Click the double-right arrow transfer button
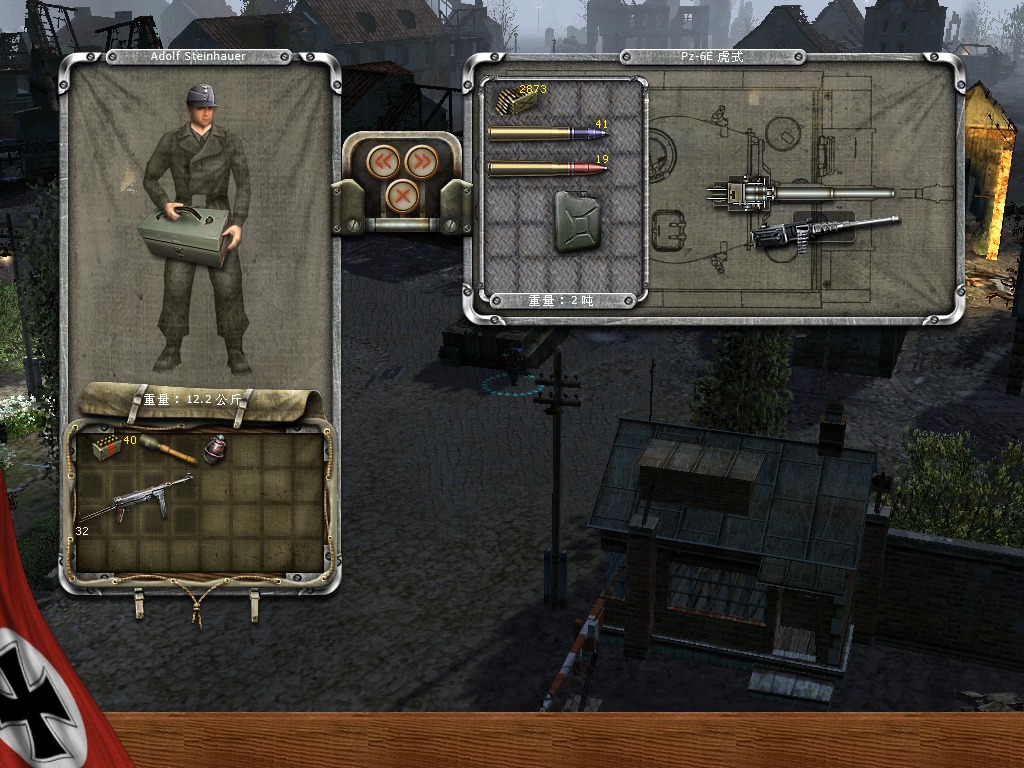This screenshot has height=768, width=1024. pos(421,161)
